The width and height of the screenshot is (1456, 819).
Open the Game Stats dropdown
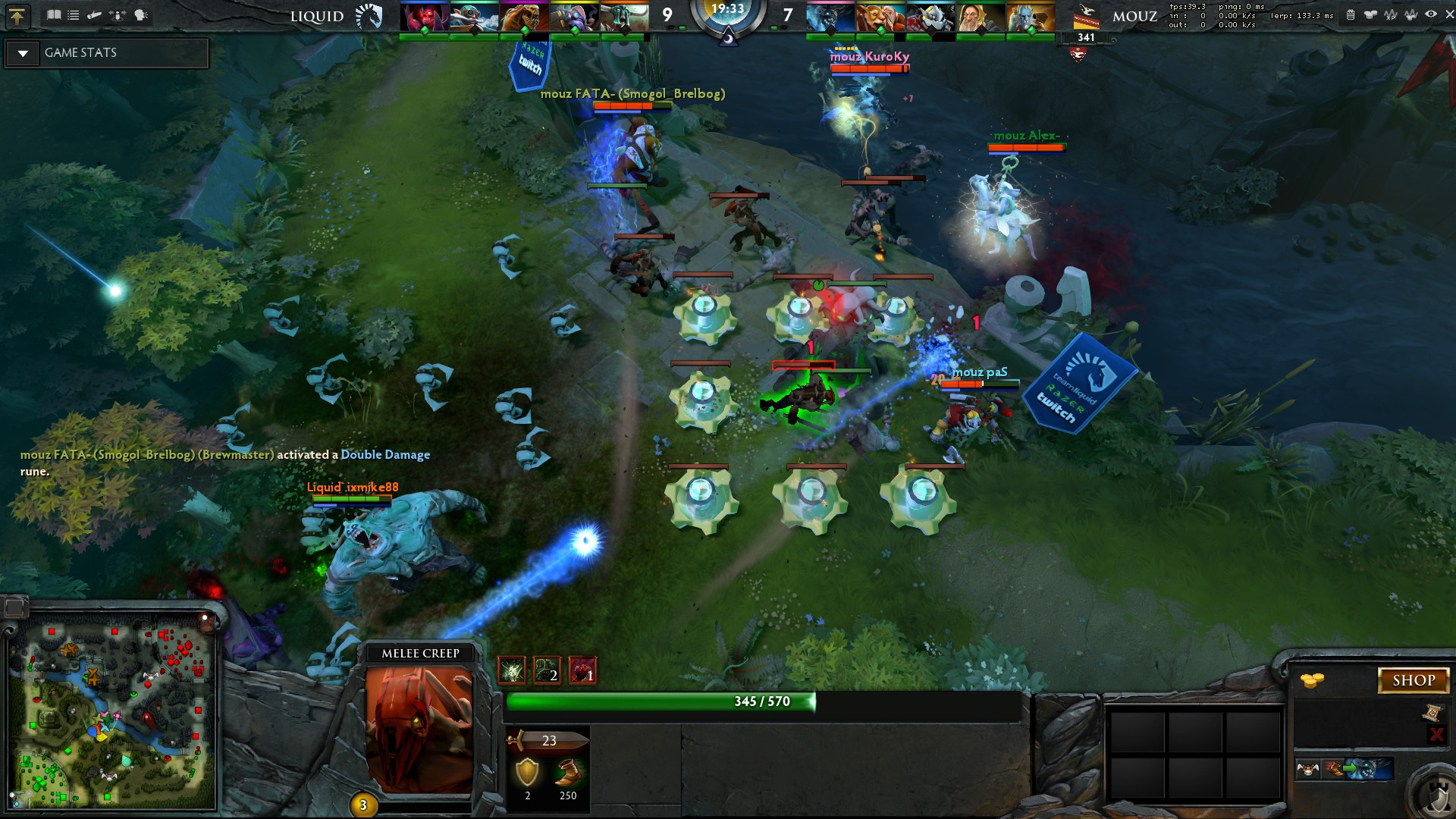tap(24, 53)
